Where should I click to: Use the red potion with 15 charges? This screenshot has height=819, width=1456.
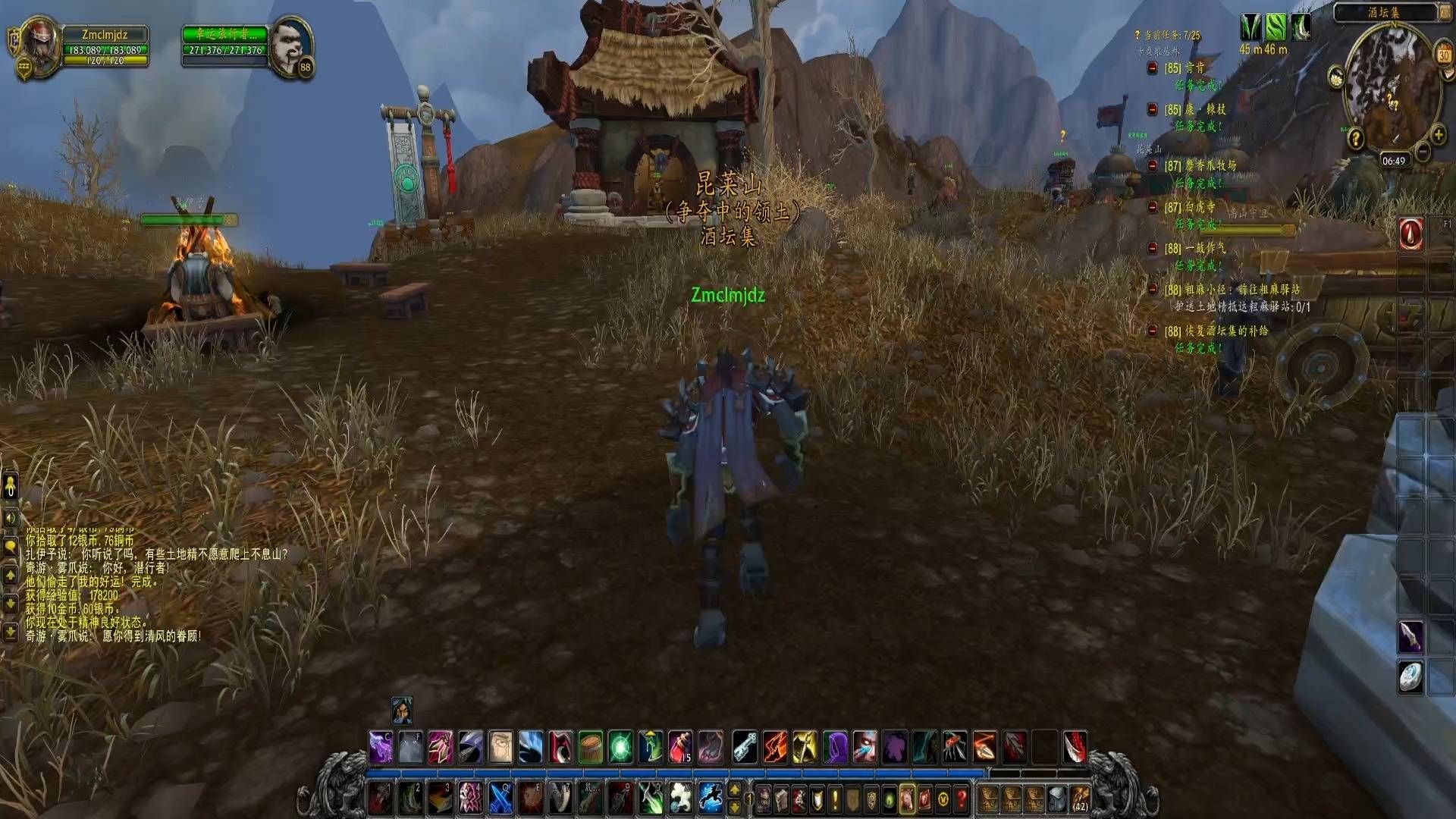point(681,747)
